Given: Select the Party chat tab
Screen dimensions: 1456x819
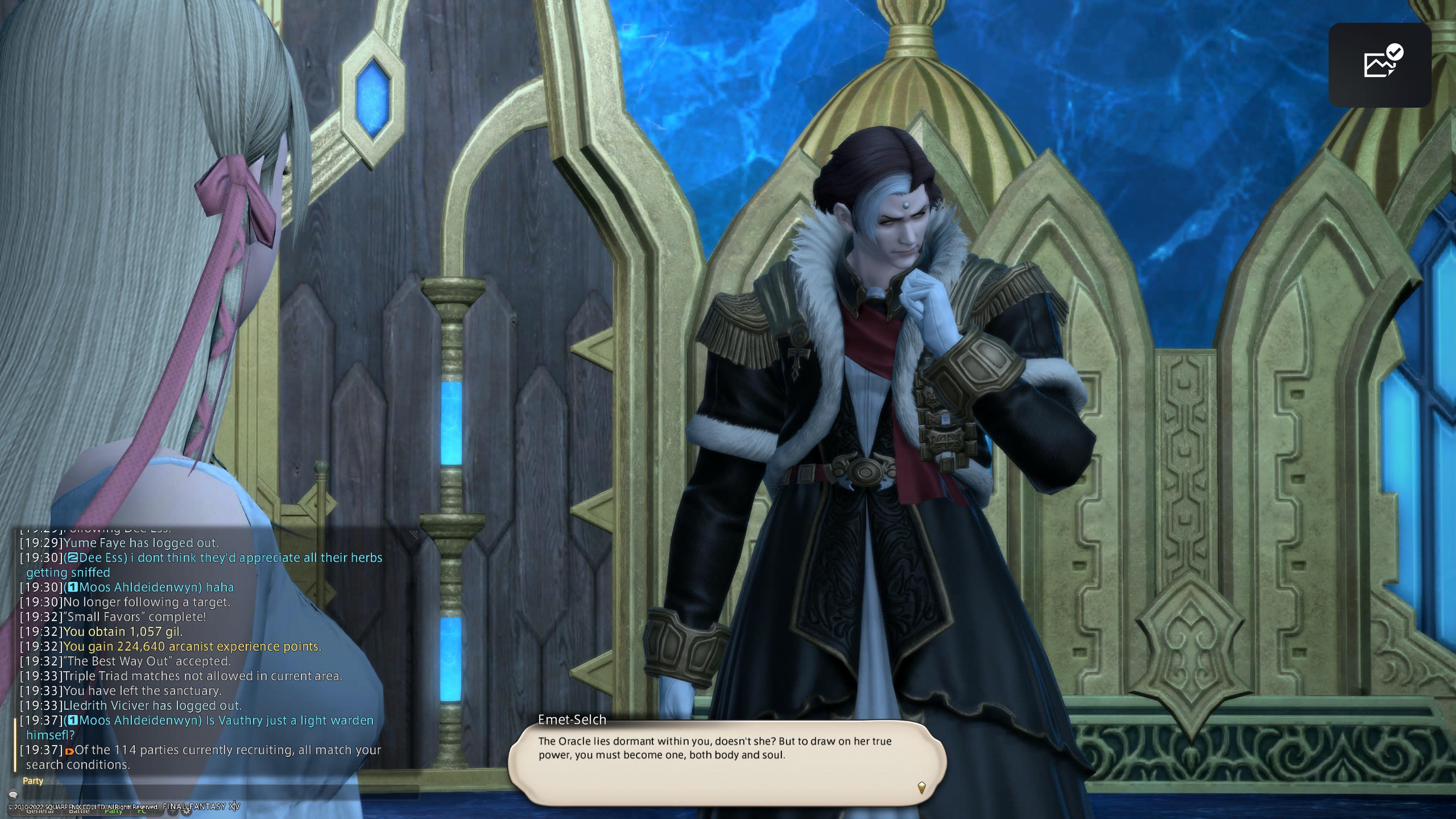Looking at the screenshot, I should (x=114, y=812).
